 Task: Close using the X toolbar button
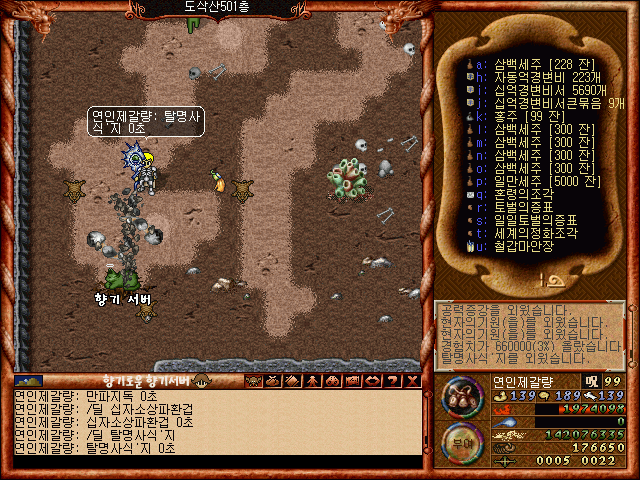point(411,381)
